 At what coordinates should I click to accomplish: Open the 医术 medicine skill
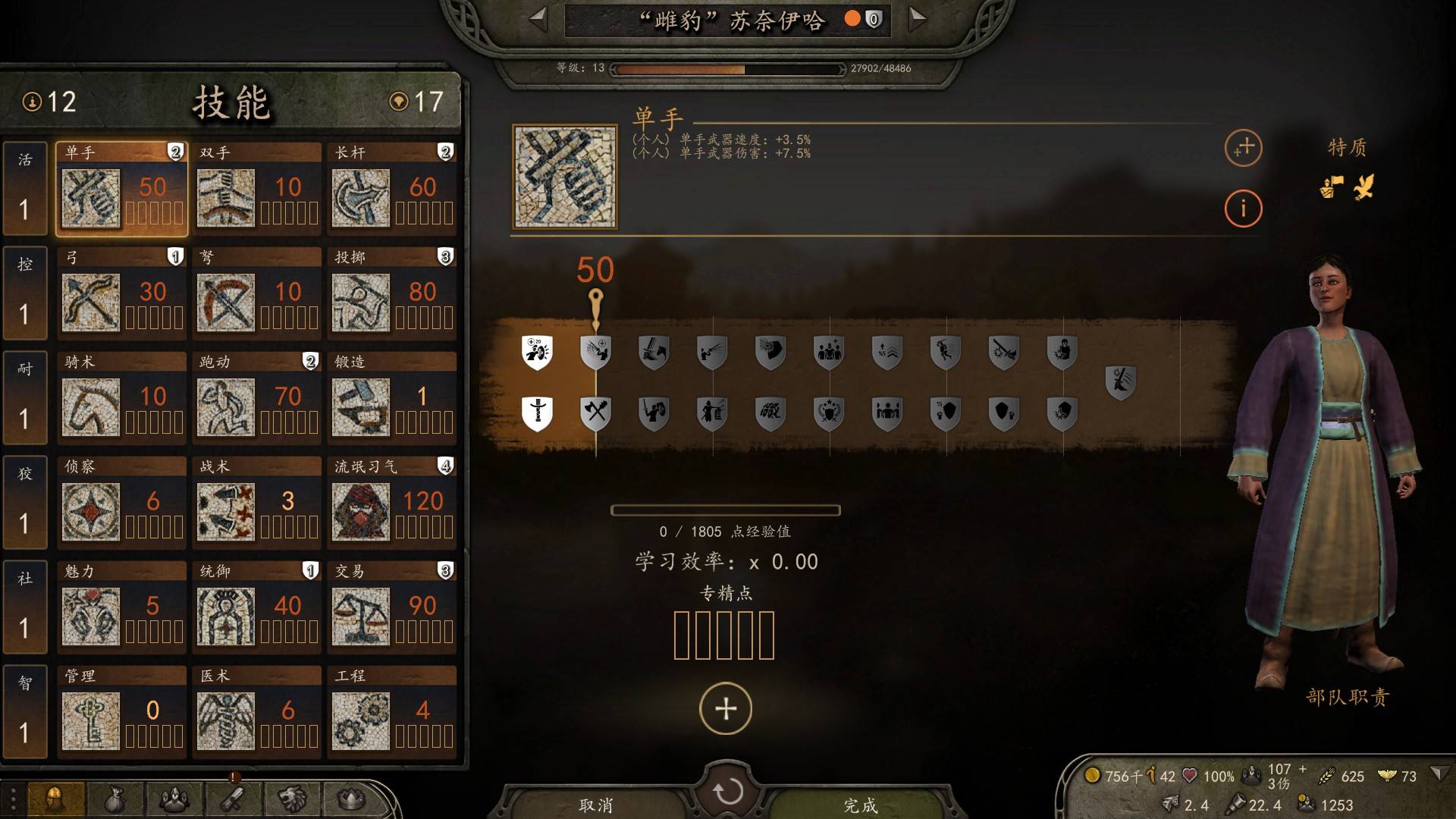[x=256, y=712]
